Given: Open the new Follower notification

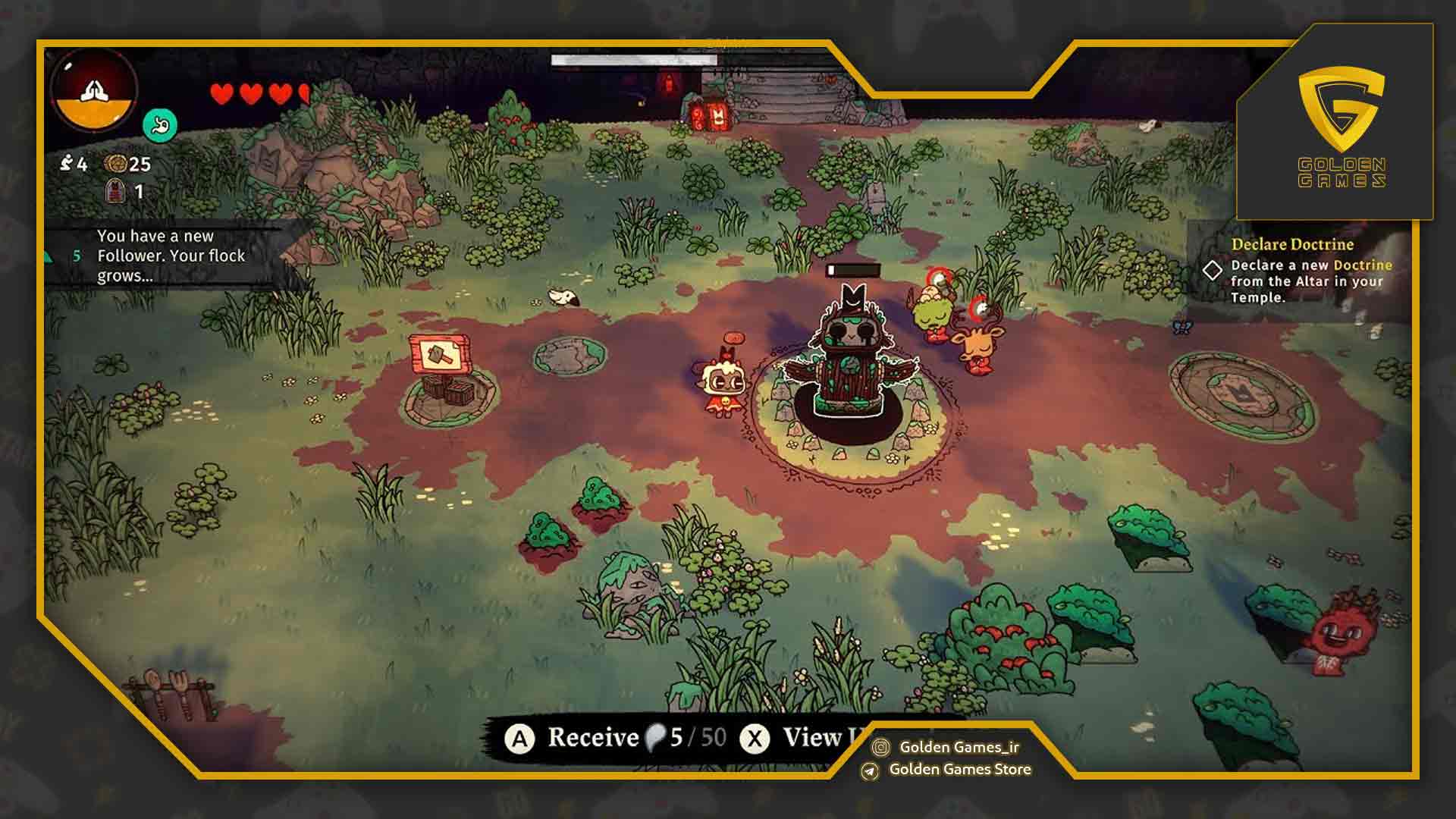Looking at the screenshot, I should [x=171, y=256].
